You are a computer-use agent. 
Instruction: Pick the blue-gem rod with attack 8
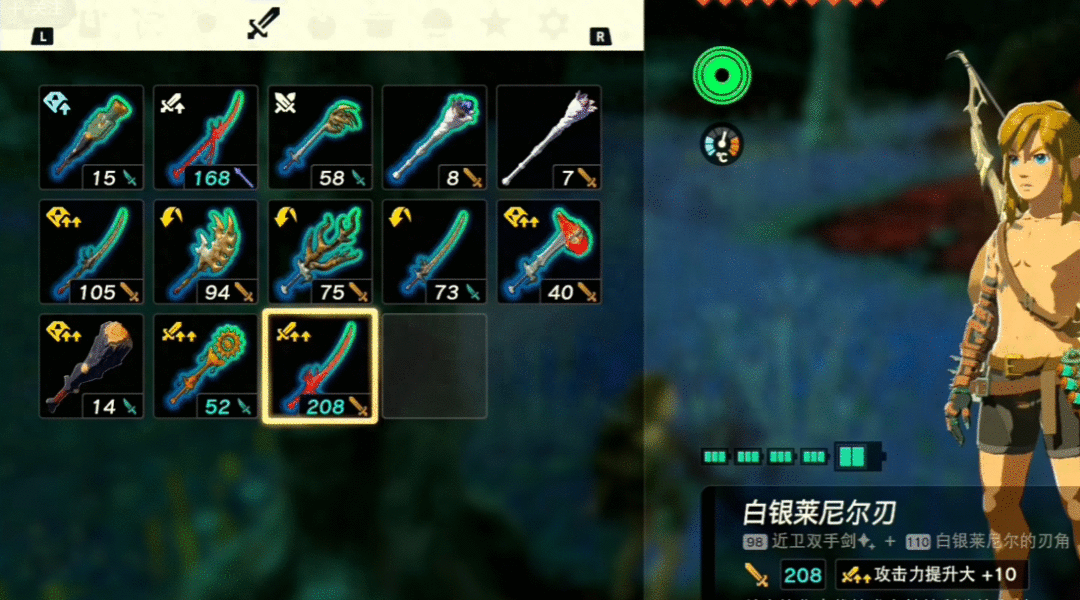click(434, 138)
